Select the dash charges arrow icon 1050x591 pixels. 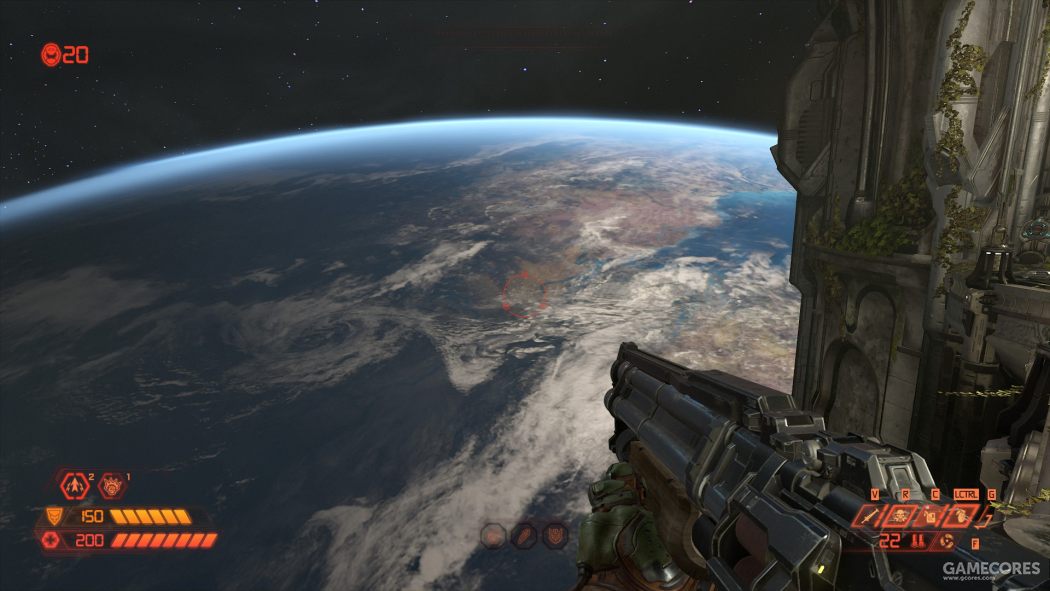[76, 486]
